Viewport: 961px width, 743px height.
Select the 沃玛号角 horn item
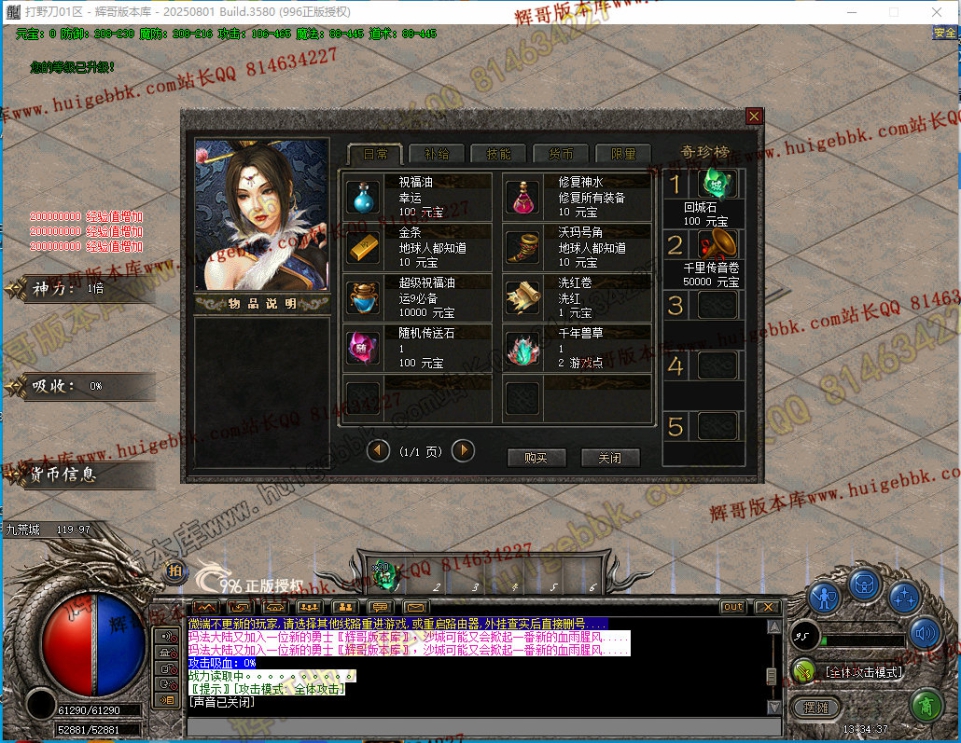click(x=522, y=247)
